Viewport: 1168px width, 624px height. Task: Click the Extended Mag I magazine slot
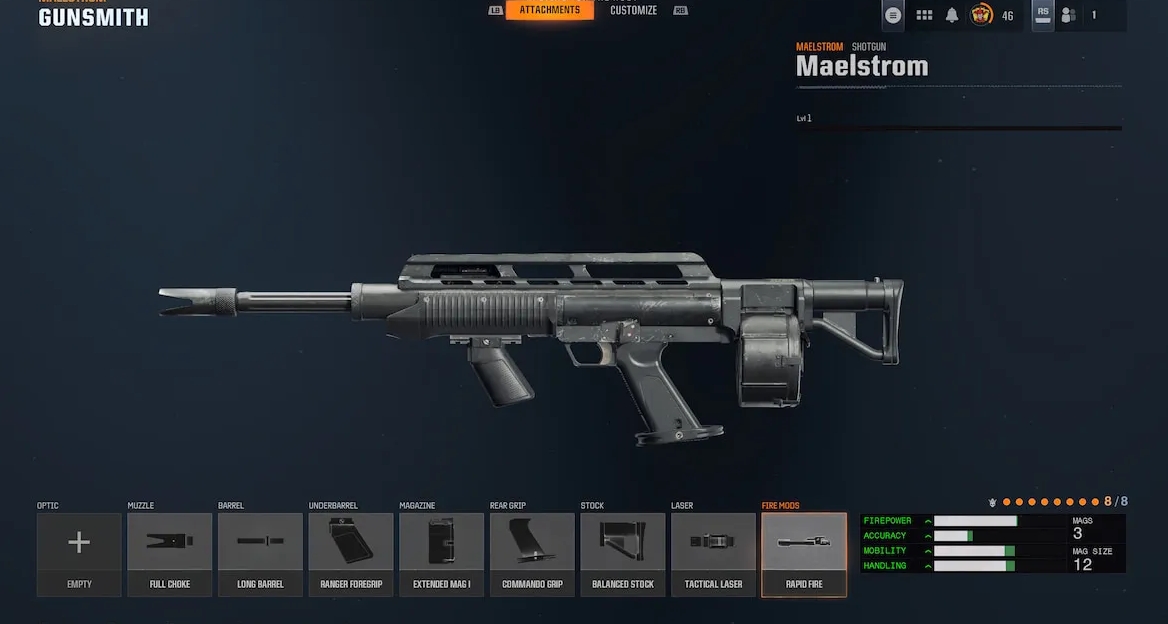pyautogui.click(x=441, y=554)
